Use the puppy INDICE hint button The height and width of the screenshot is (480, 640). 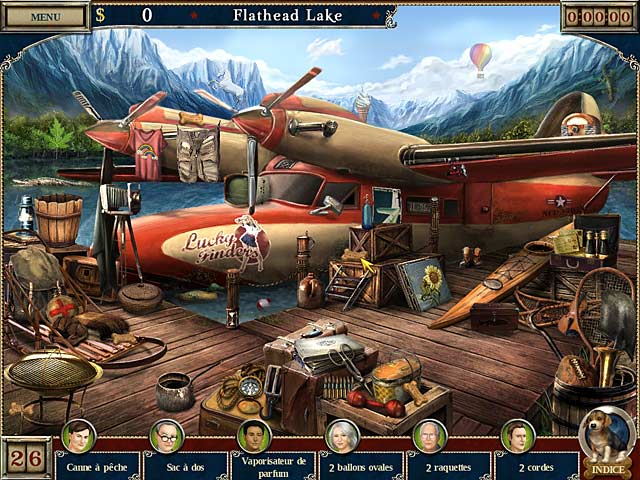tap(606, 441)
